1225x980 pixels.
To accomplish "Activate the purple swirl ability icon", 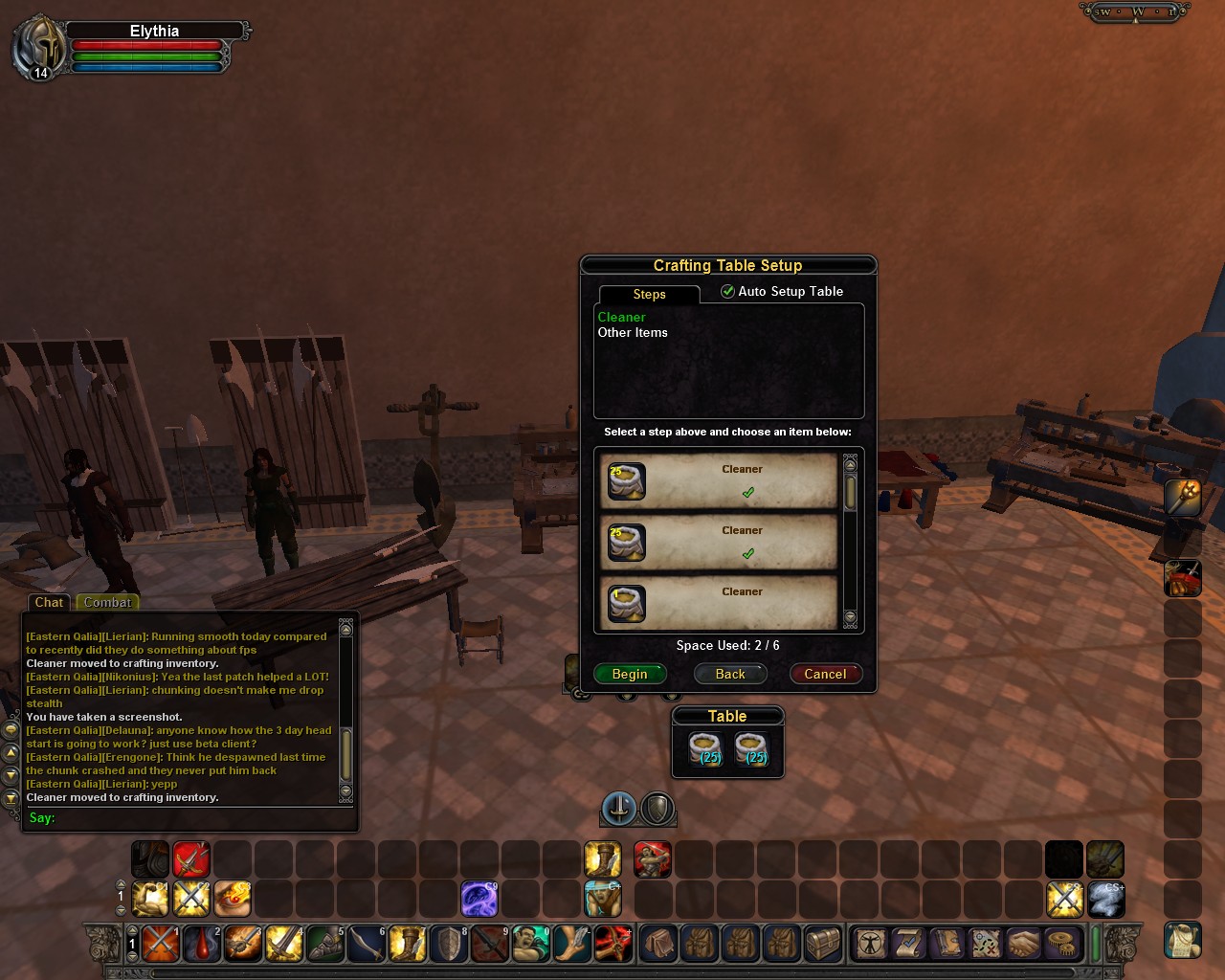I will [479, 900].
